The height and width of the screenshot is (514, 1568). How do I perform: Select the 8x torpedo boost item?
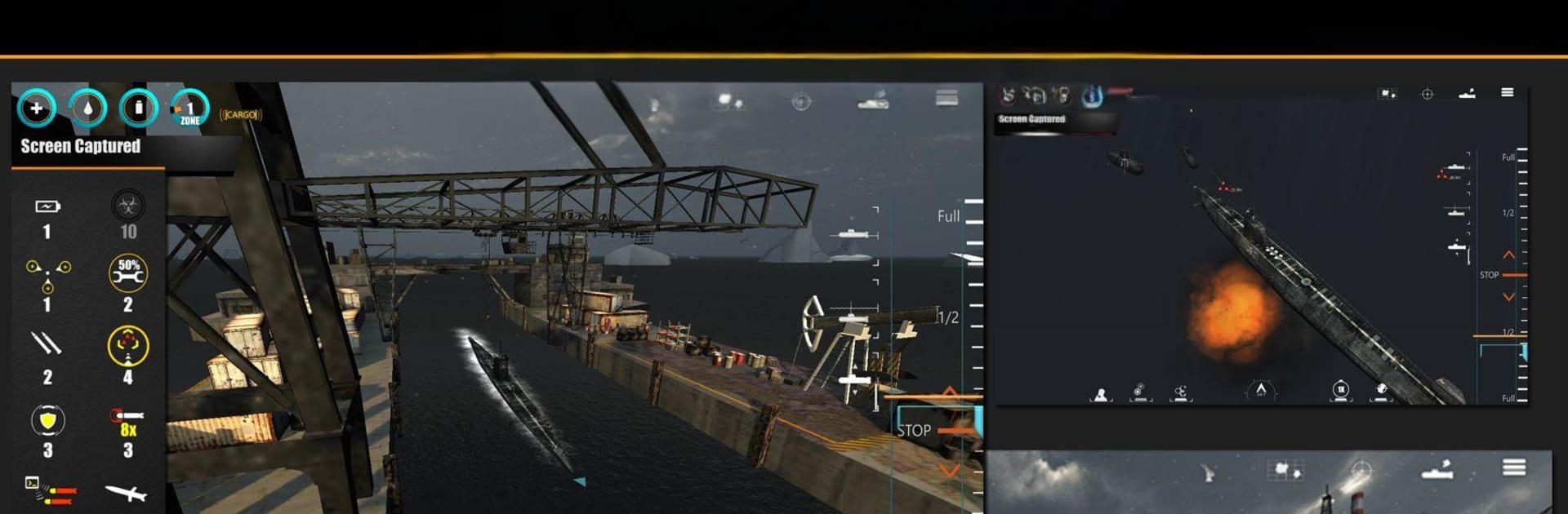tap(127, 422)
